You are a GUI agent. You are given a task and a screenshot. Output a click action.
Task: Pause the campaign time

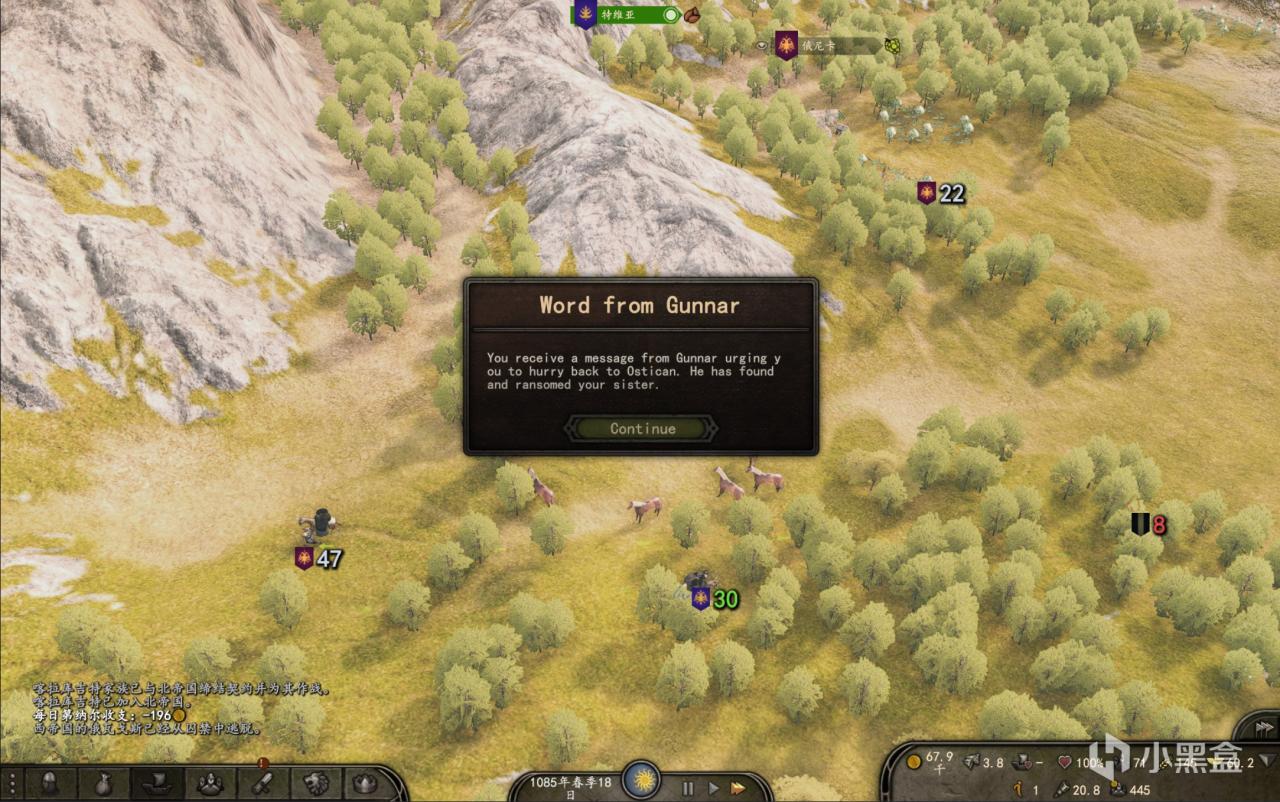(x=688, y=787)
